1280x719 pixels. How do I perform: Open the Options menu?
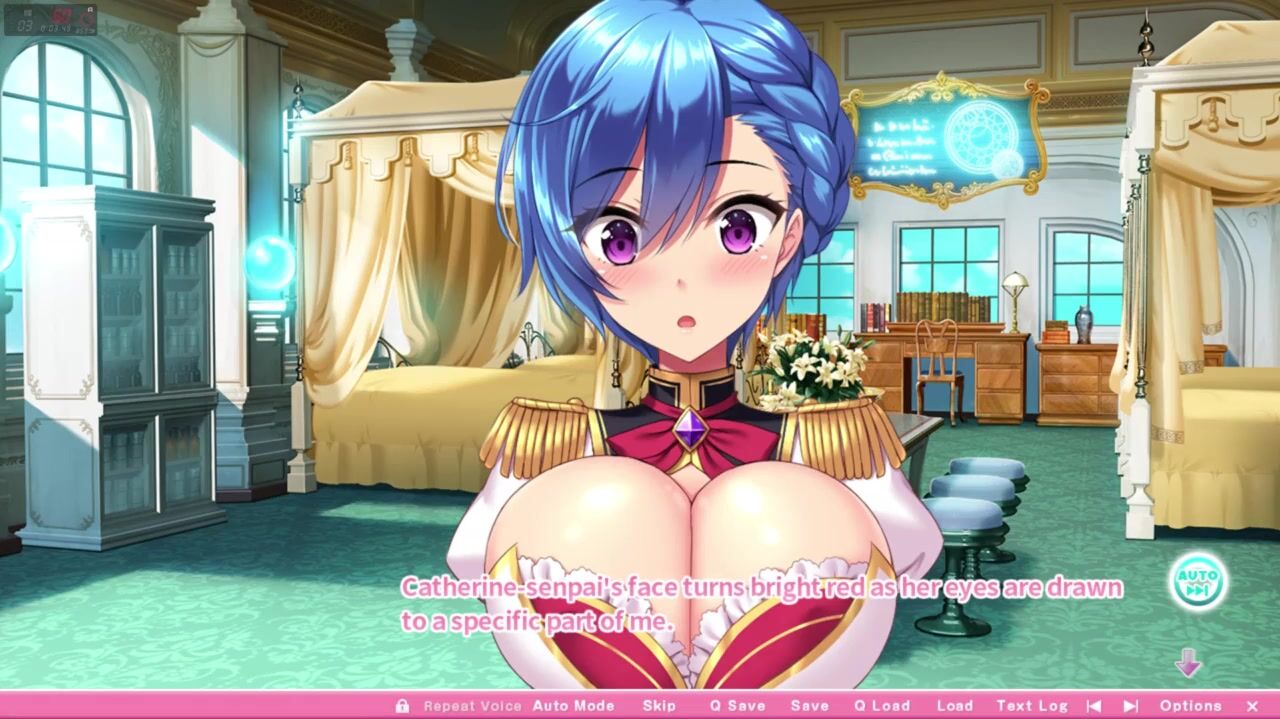[x=1190, y=706]
